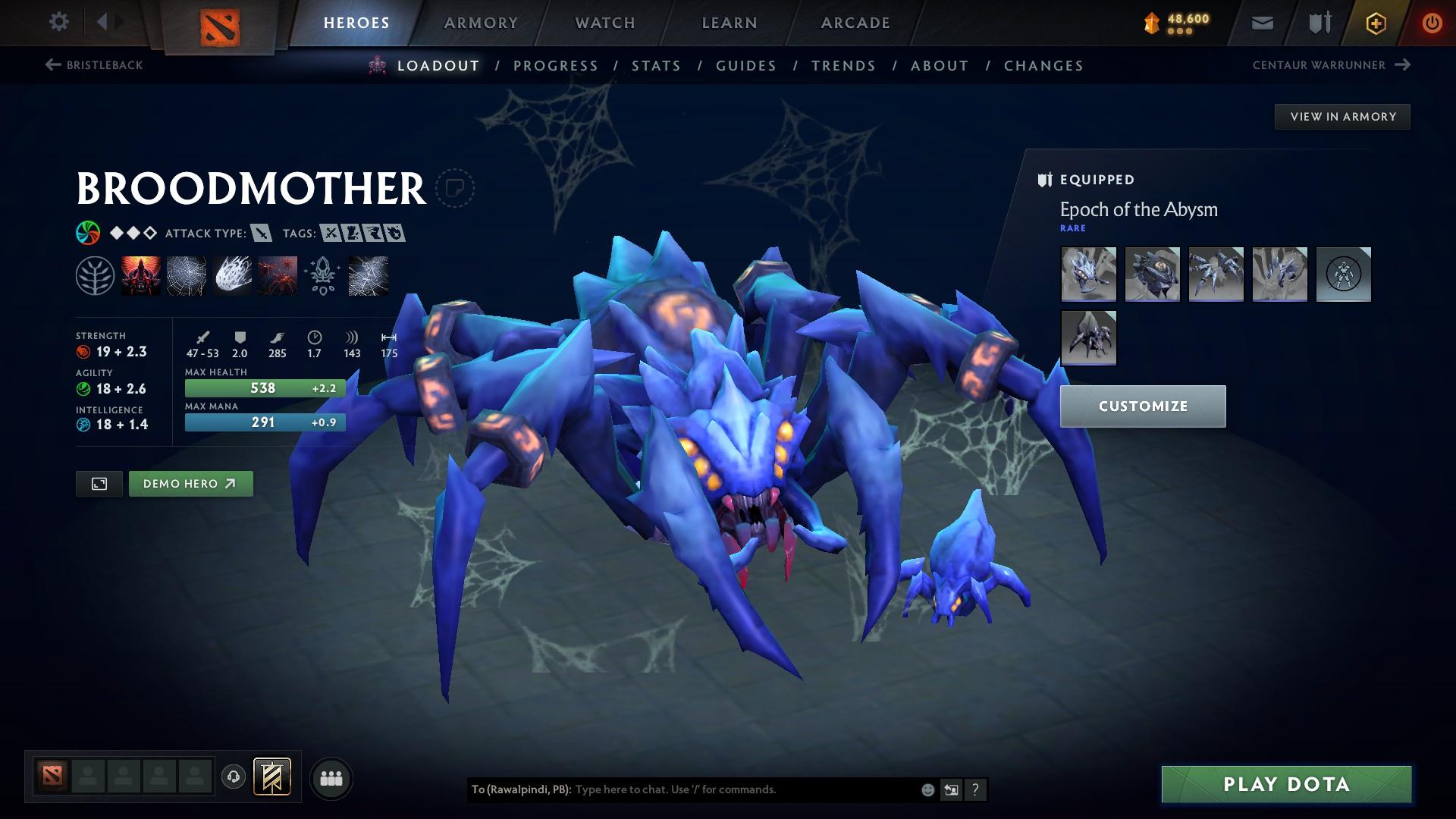
Task: Open the mail/notifications inbox icon
Action: coord(1261,22)
